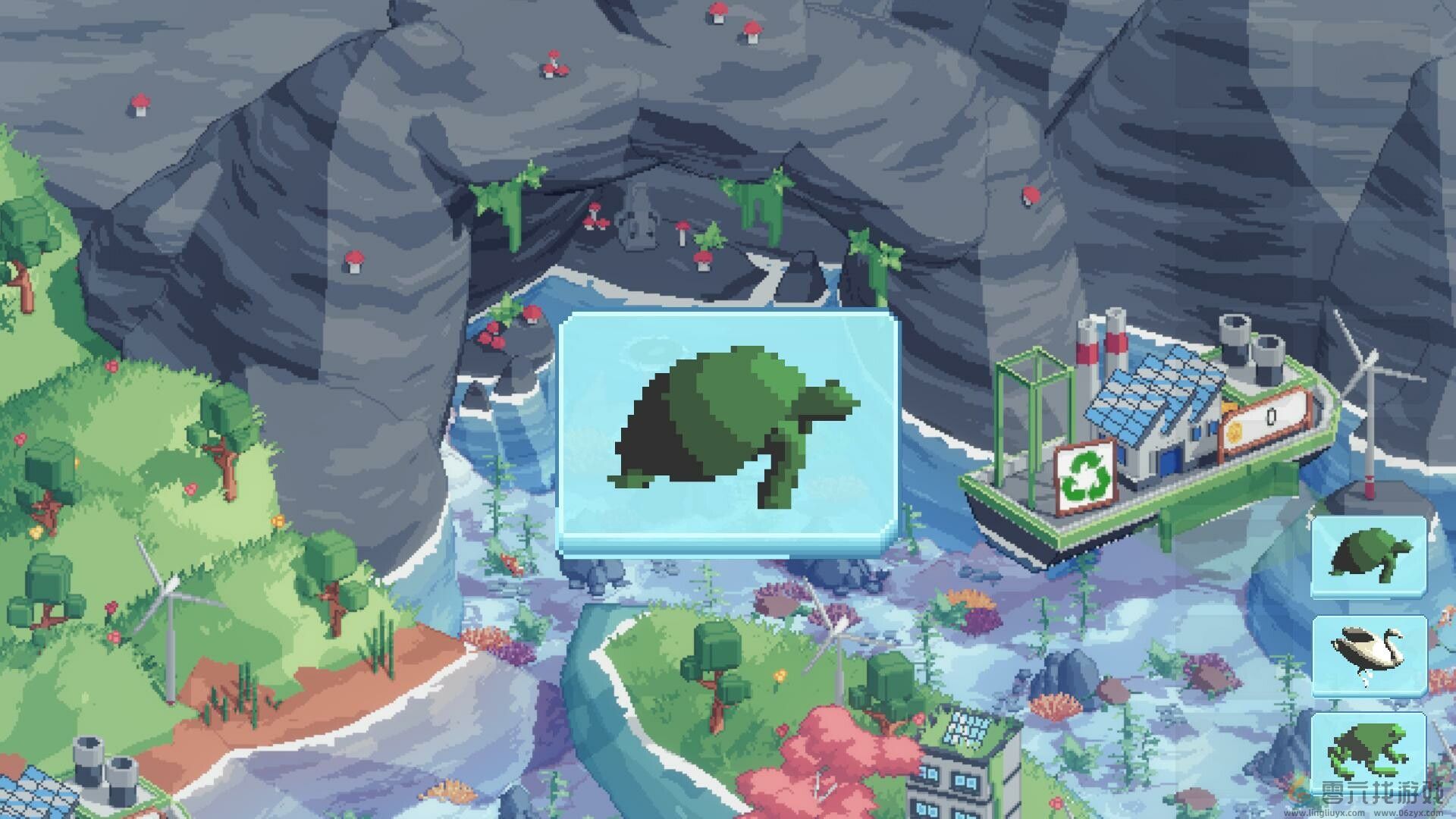Click the large turtle preview panel
The image size is (1456, 819).
pyautogui.click(x=726, y=432)
